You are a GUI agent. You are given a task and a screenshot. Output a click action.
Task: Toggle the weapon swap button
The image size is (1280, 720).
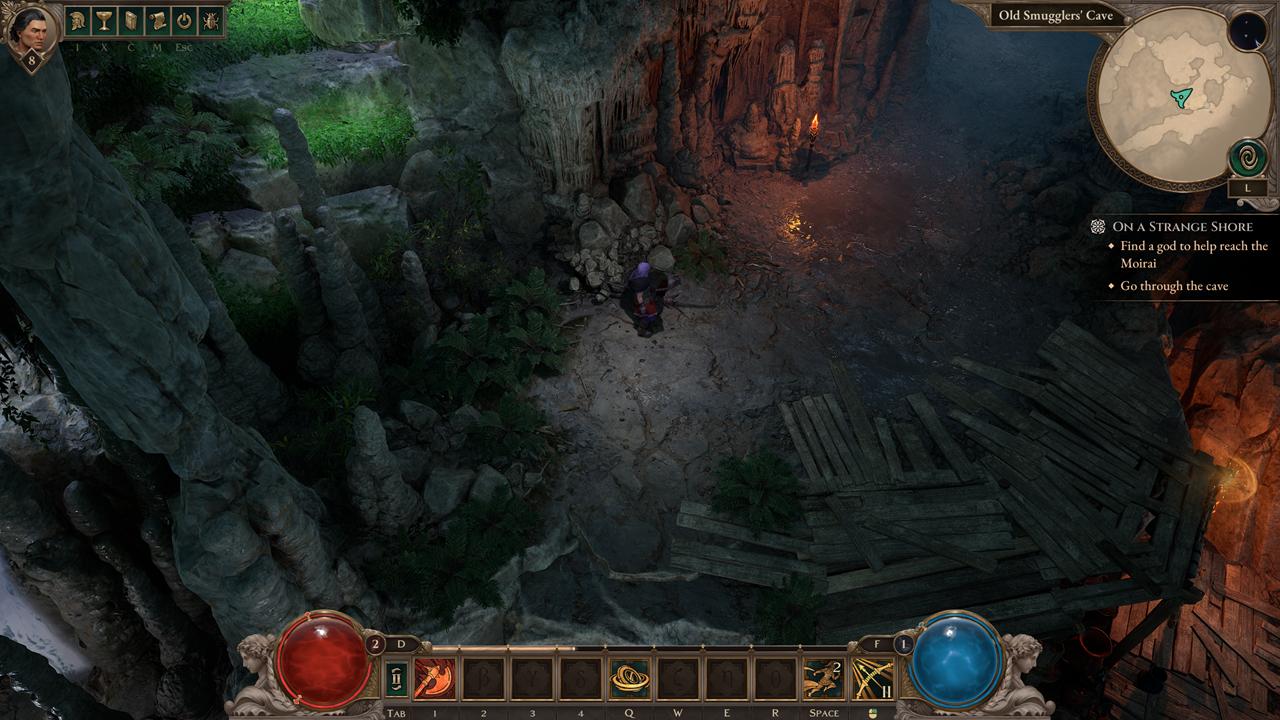point(396,679)
